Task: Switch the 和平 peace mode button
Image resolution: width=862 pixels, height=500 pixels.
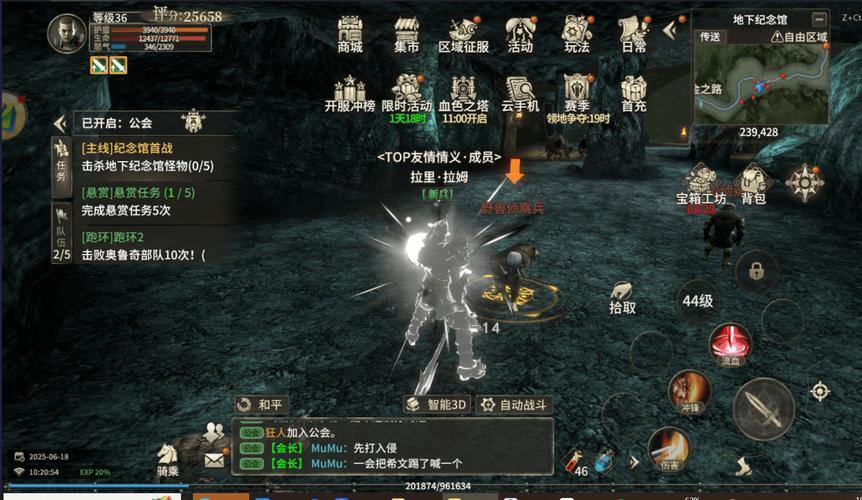Action: [261, 405]
